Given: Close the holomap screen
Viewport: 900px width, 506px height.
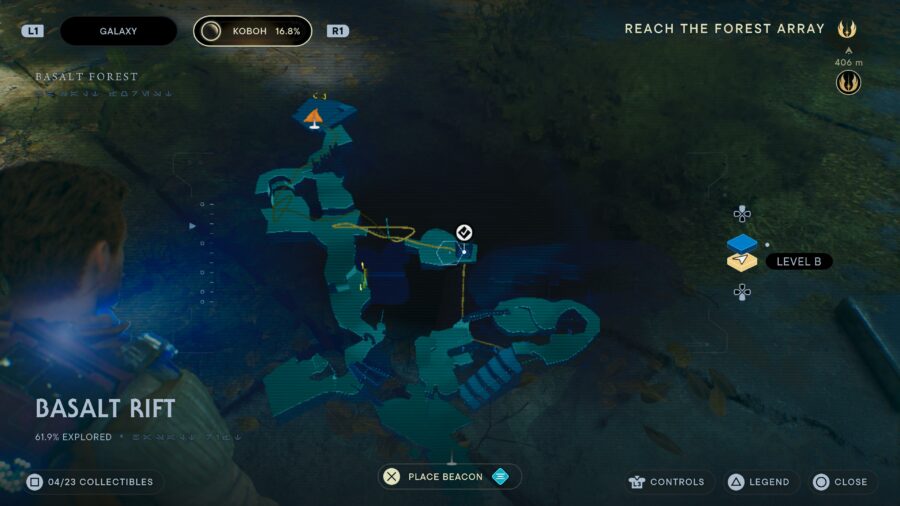Looking at the screenshot, I should pyautogui.click(x=840, y=482).
